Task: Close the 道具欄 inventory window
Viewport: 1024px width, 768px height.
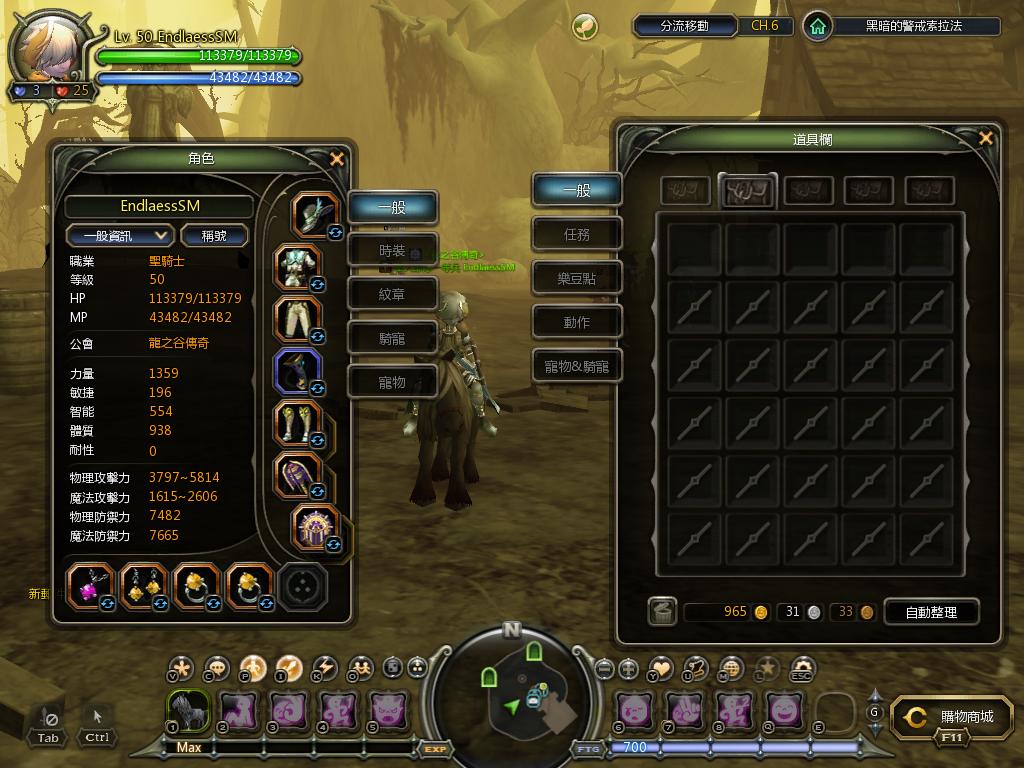Action: [x=986, y=139]
